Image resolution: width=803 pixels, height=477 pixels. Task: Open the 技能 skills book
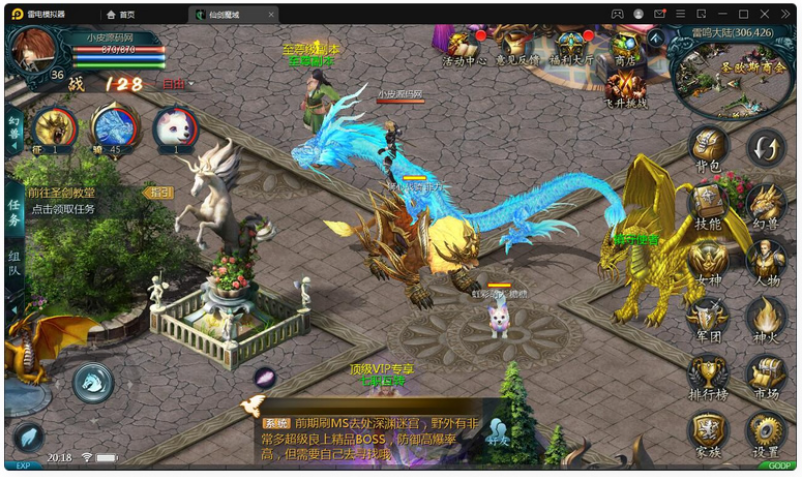pos(709,203)
